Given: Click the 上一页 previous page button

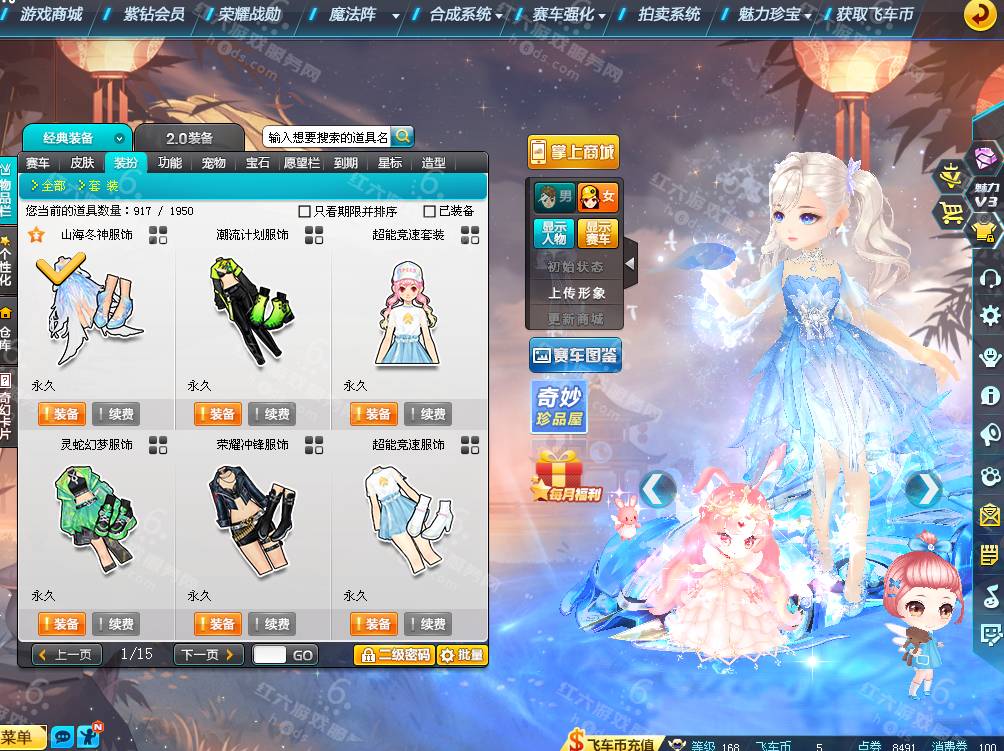Looking at the screenshot, I should (x=67, y=655).
